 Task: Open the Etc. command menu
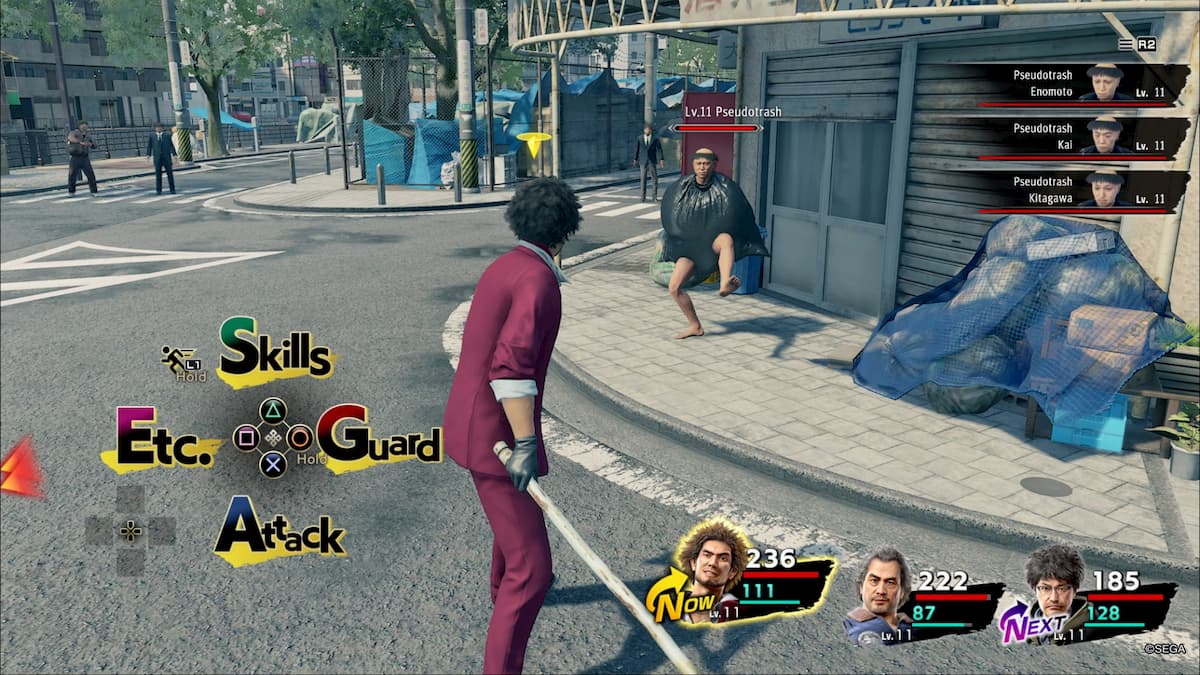click(159, 439)
